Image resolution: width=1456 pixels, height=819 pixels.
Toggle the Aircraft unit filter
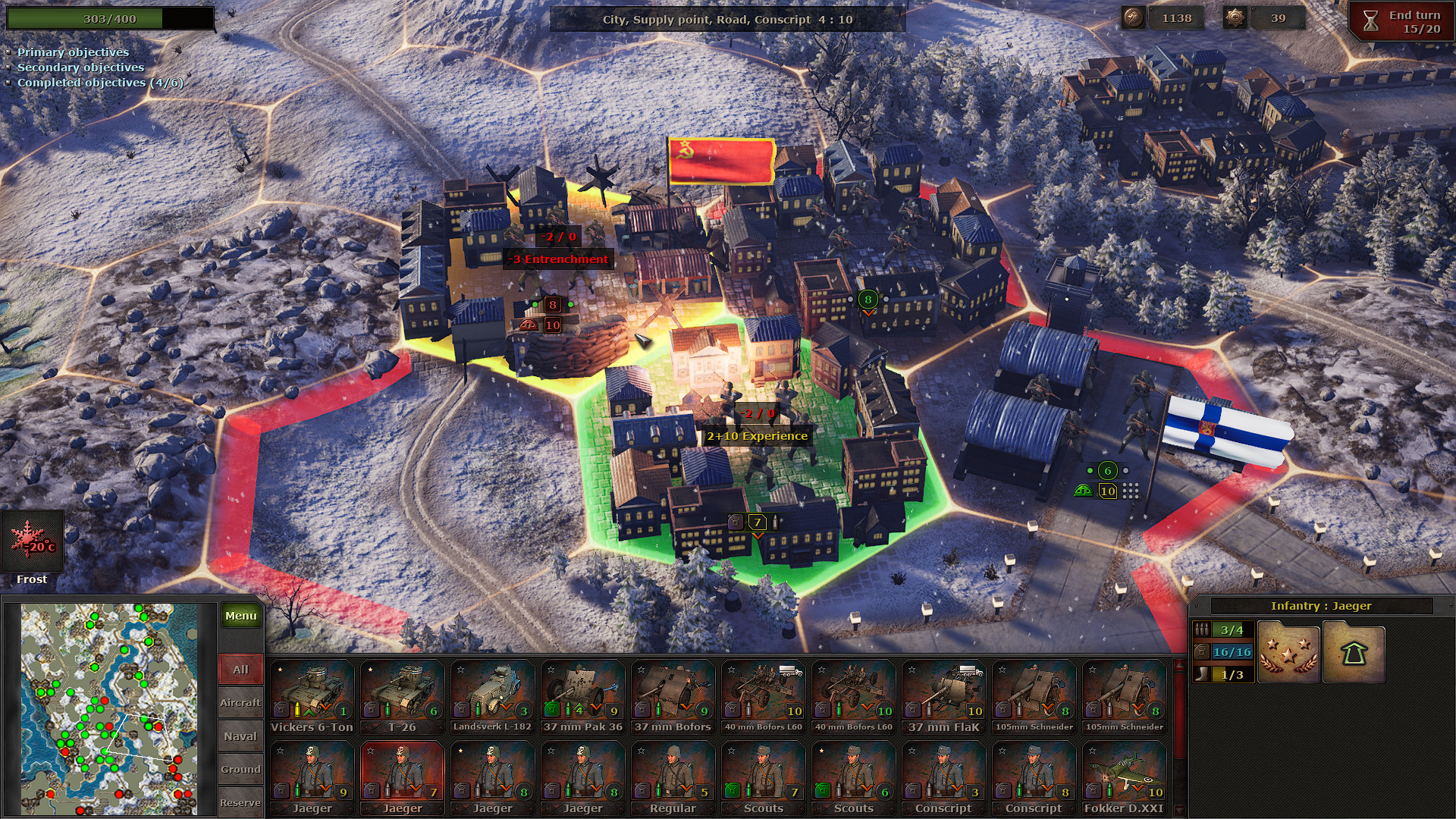[x=240, y=702]
